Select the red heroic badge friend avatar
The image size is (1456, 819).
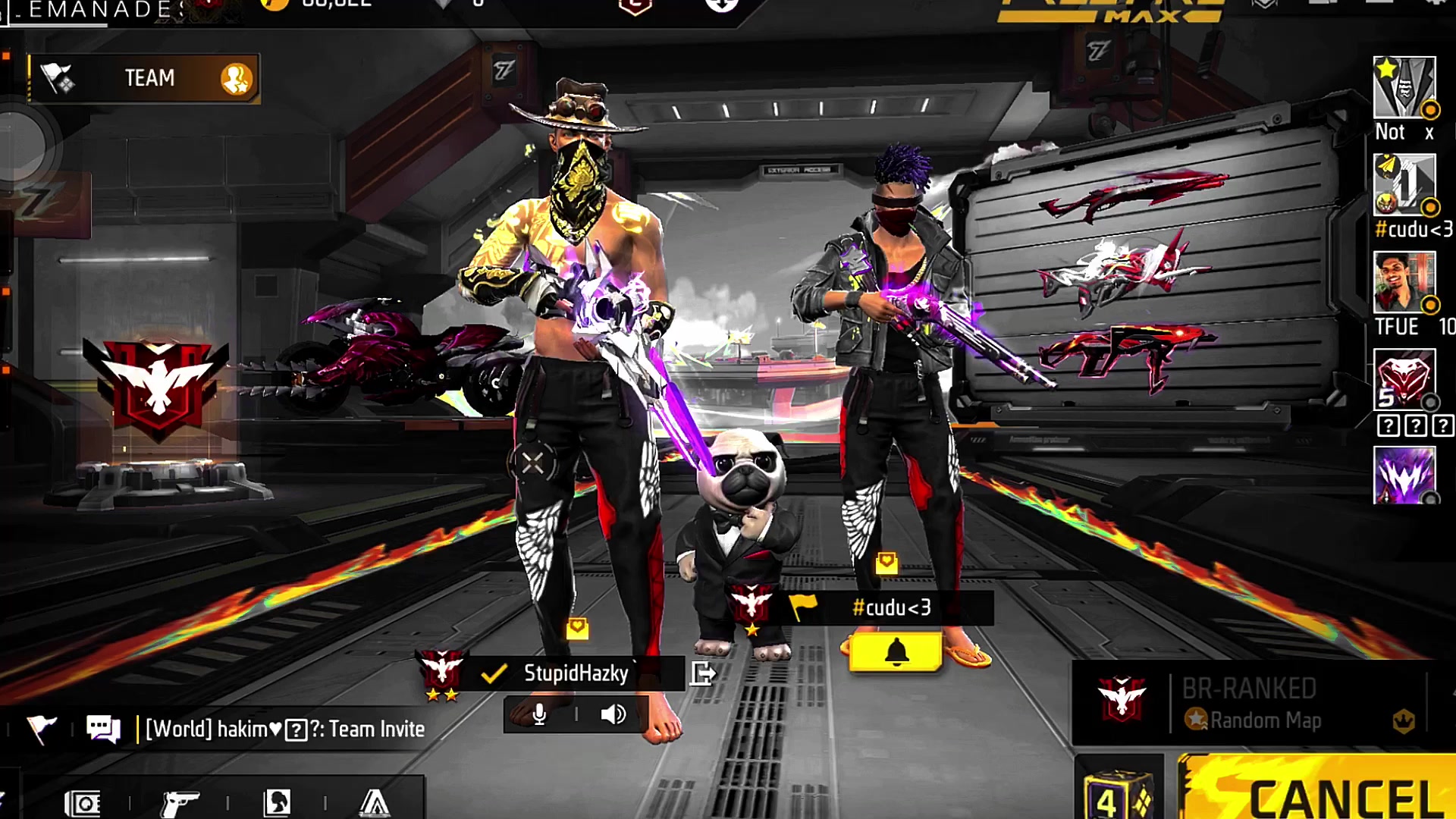point(1404,379)
